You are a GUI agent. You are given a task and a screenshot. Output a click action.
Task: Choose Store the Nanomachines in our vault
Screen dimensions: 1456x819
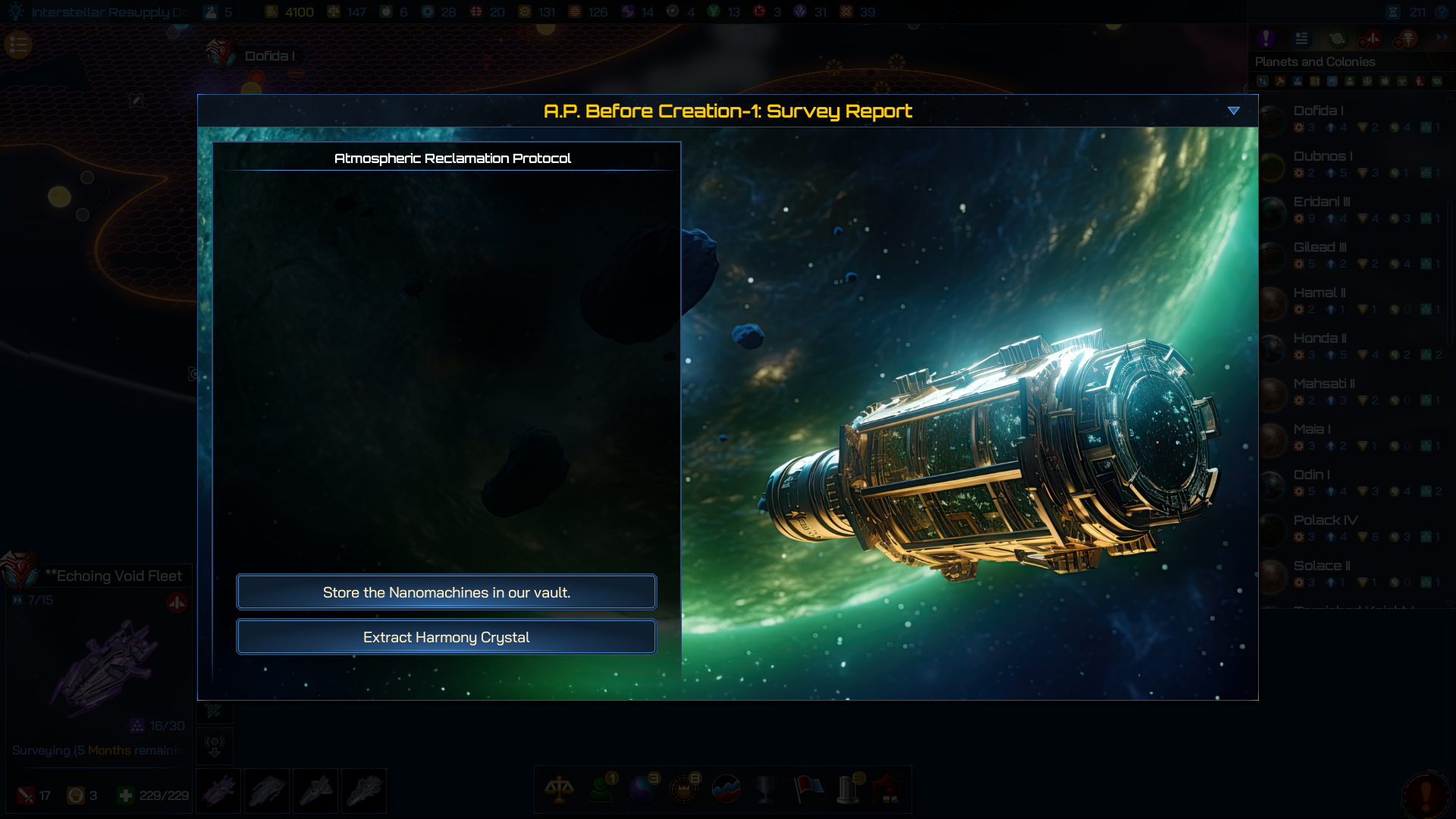446,592
